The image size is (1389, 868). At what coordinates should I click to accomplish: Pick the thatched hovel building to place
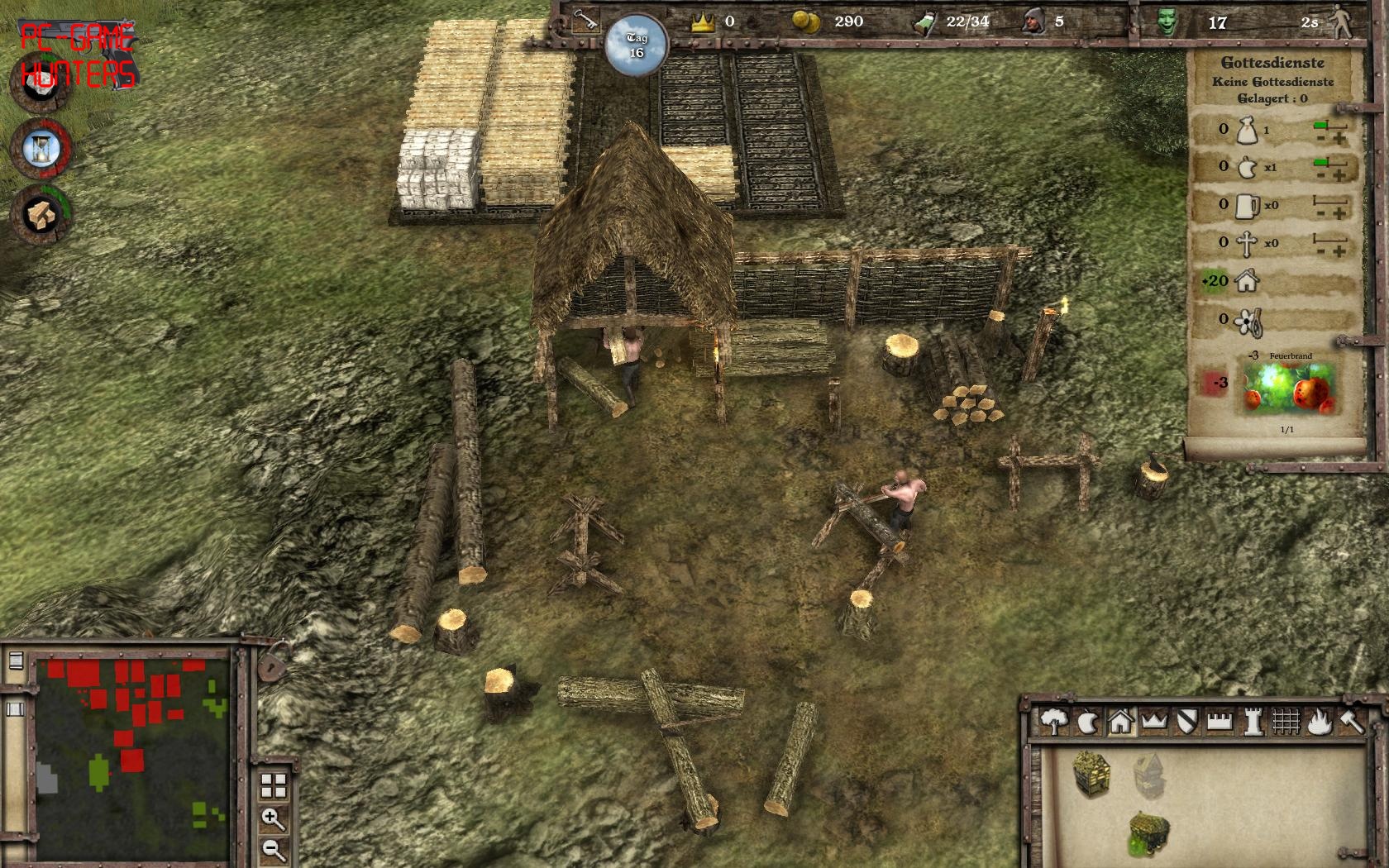(x=1091, y=773)
